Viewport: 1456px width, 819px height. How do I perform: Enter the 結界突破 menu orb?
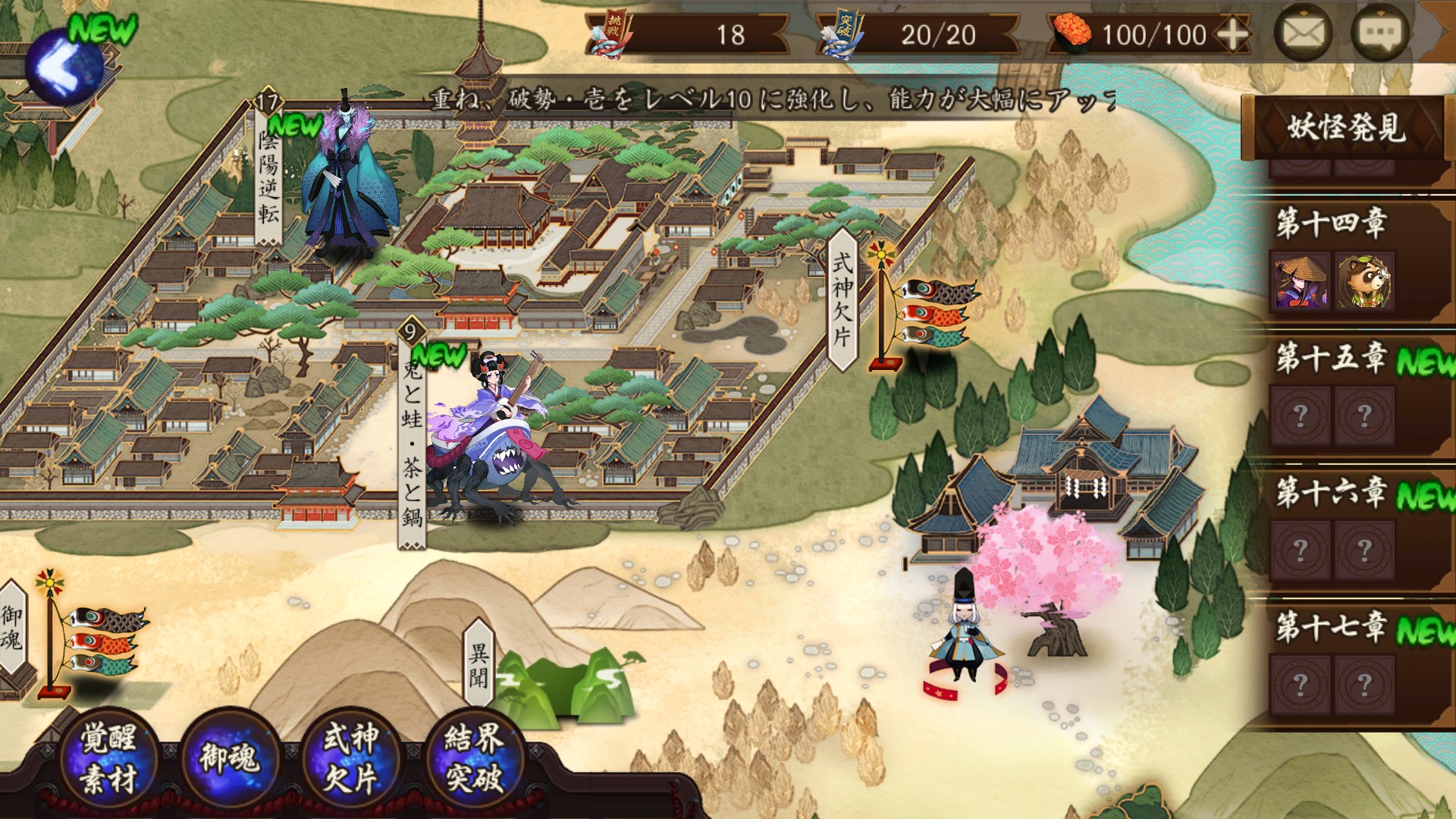[x=474, y=758]
